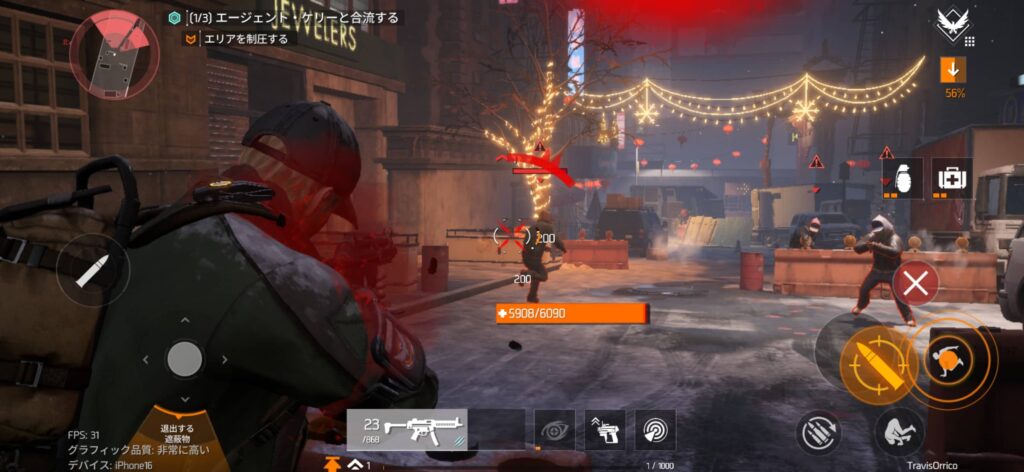Tap the crouching figure cover button
The width and height of the screenshot is (1024, 472).
click(897, 432)
